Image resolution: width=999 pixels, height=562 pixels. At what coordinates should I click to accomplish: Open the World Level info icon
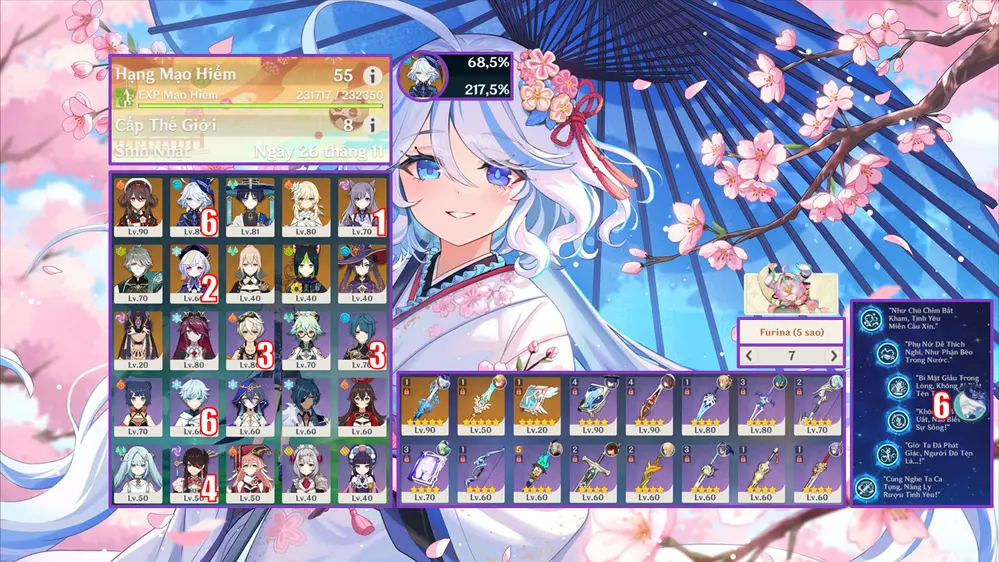pos(373,126)
